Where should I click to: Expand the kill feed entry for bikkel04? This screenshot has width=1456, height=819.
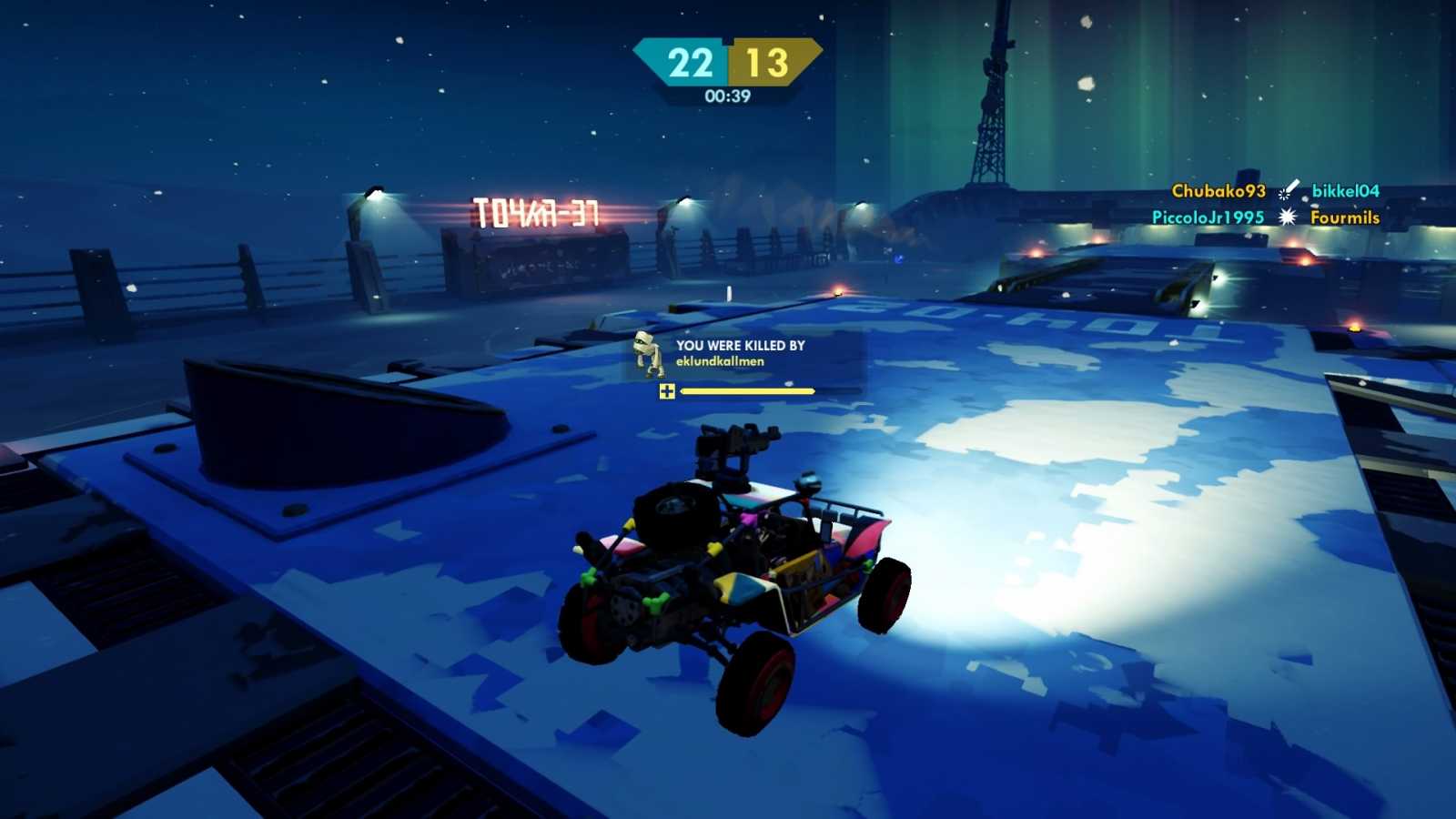[x=1348, y=191]
